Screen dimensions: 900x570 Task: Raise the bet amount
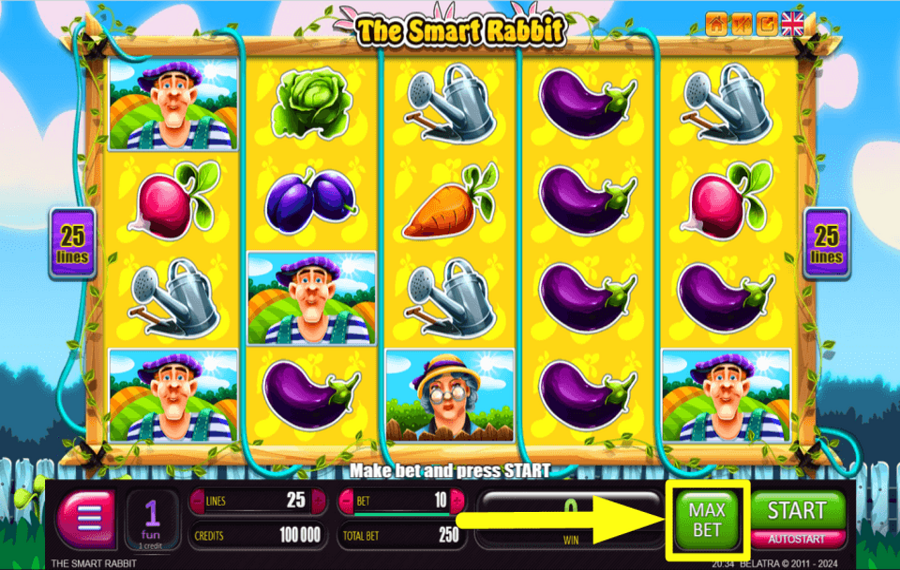tap(458, 500)
